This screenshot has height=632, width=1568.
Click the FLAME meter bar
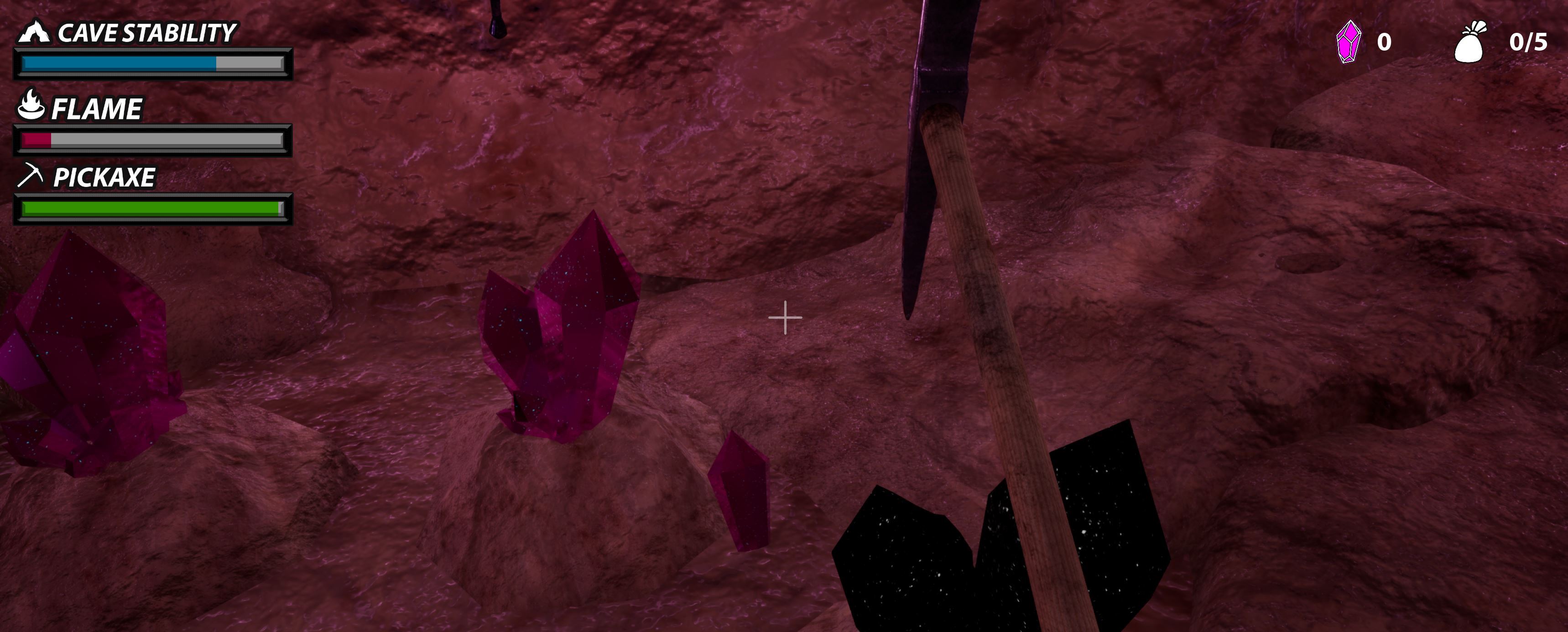[x=152, y=139]
